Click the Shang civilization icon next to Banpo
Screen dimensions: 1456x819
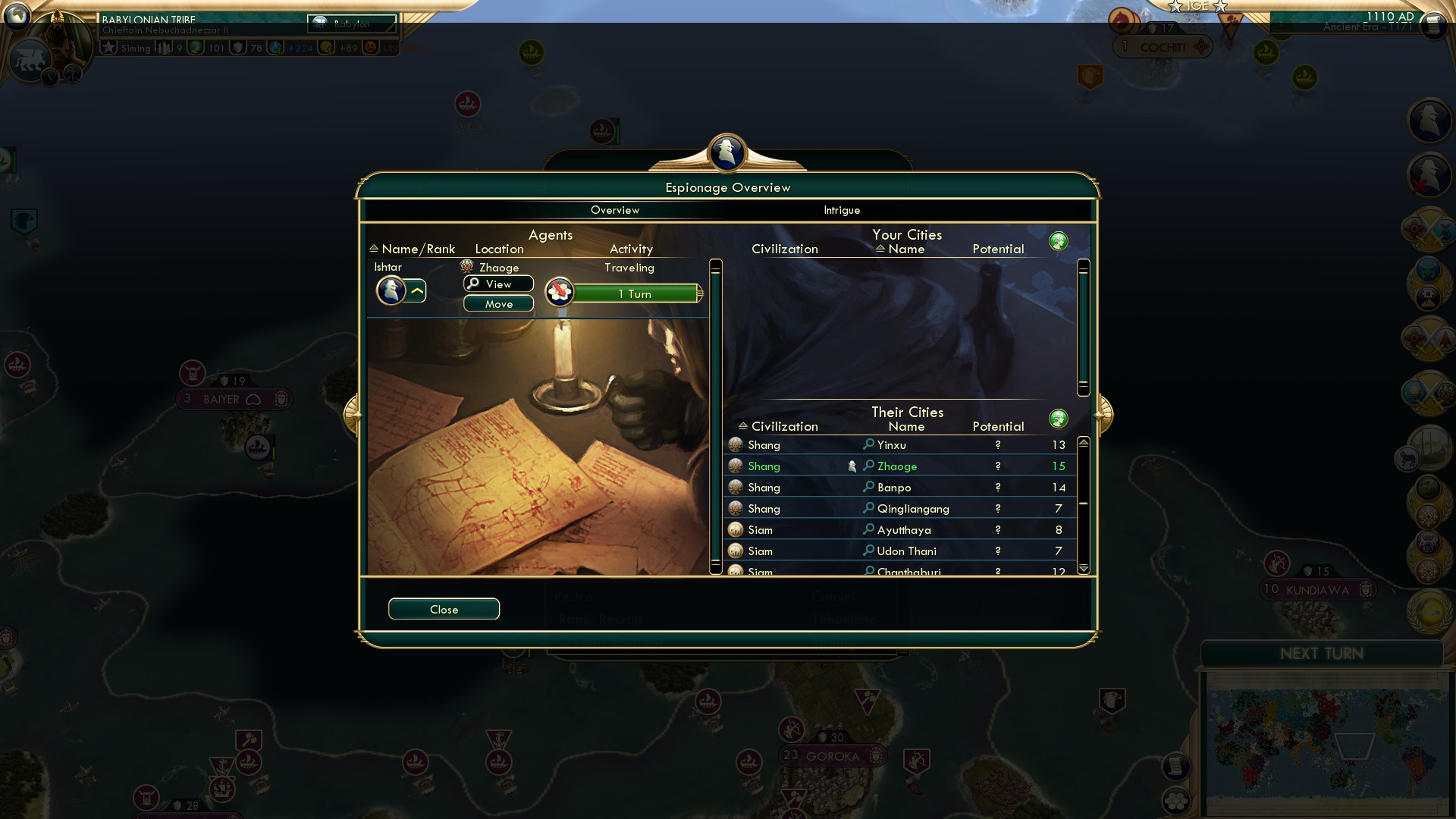(734, 488)
